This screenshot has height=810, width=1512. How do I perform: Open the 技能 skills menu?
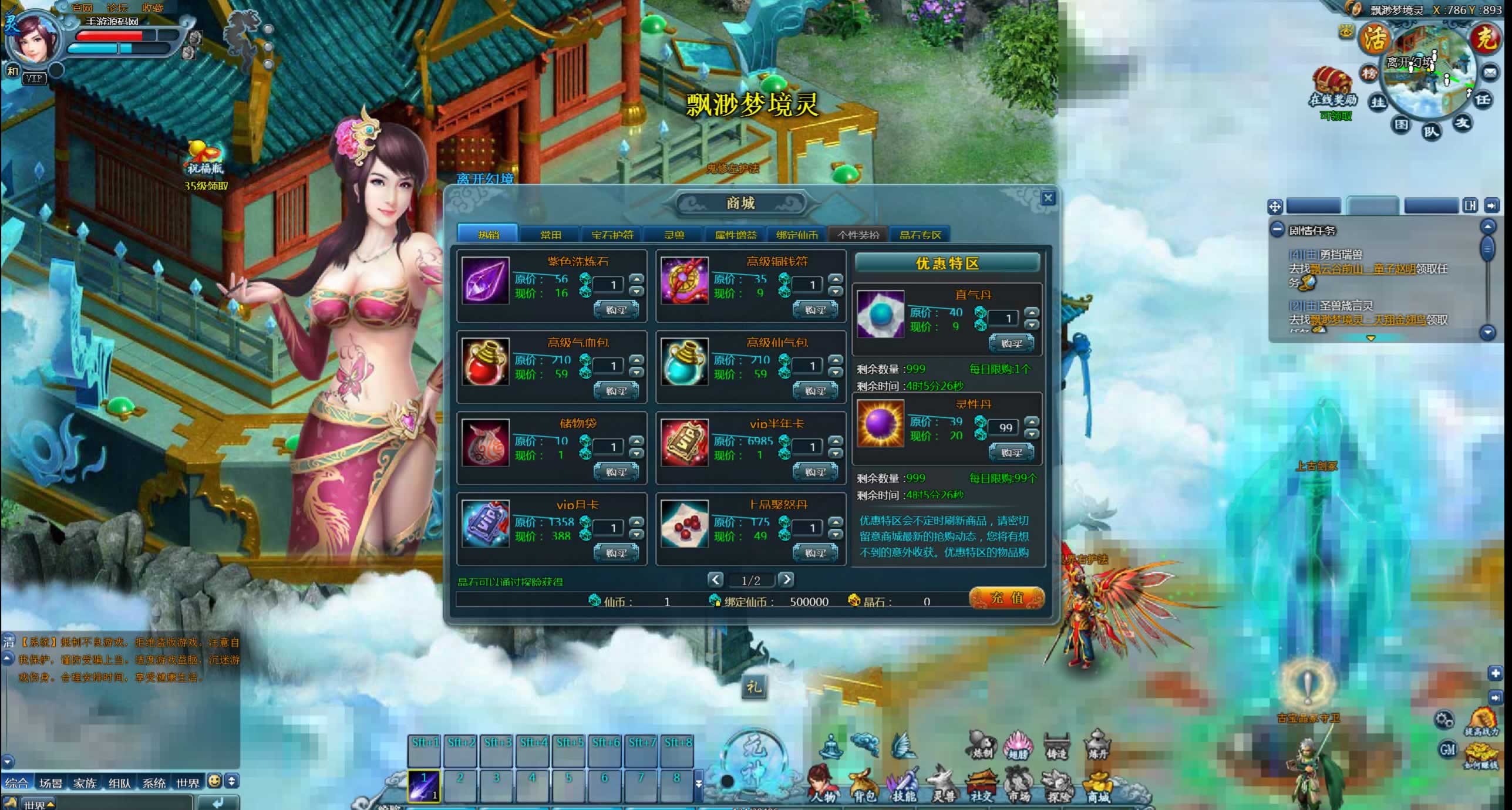coord(903,785)
